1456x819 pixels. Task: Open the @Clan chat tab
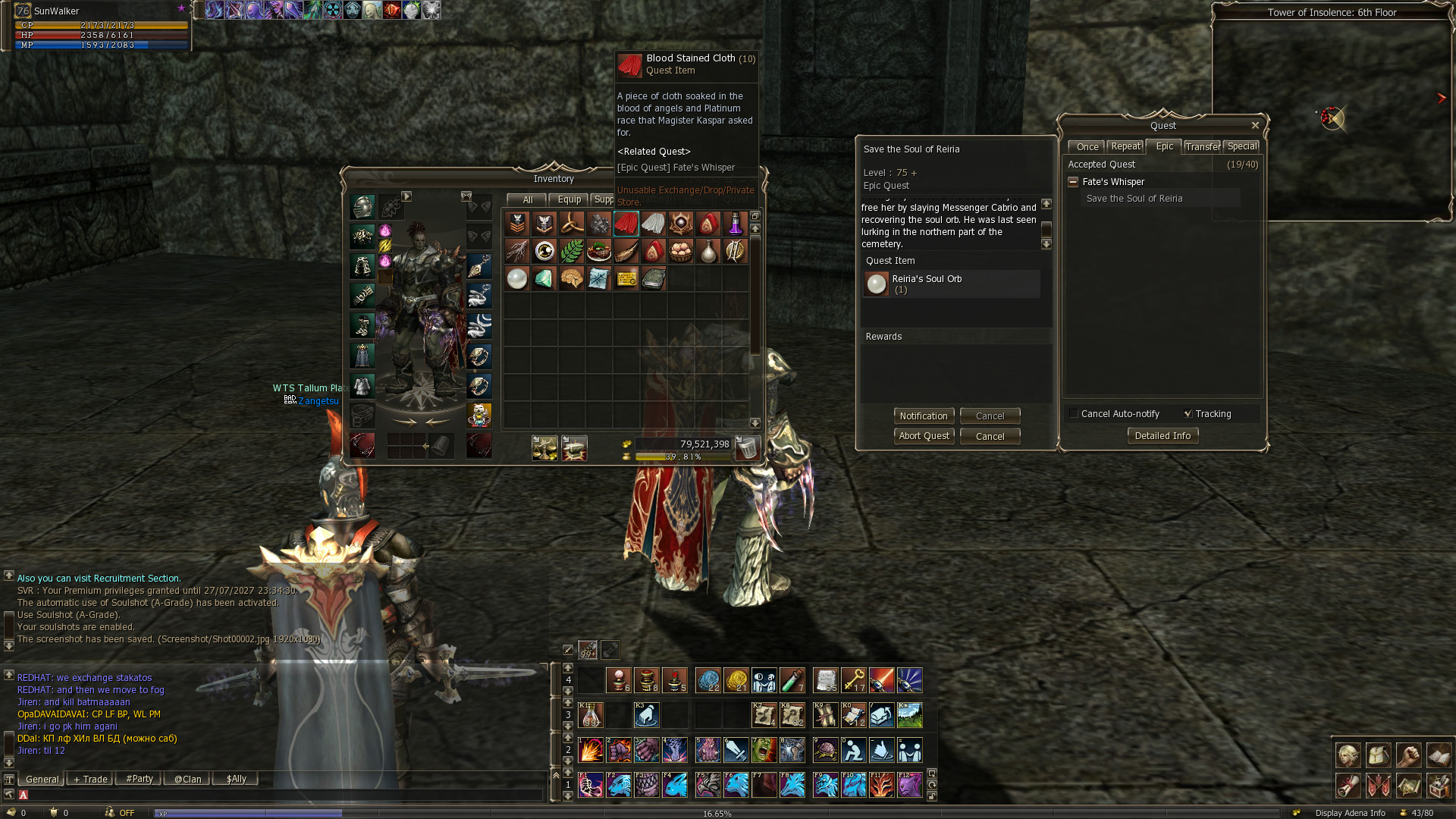click(x=187, y=780)
